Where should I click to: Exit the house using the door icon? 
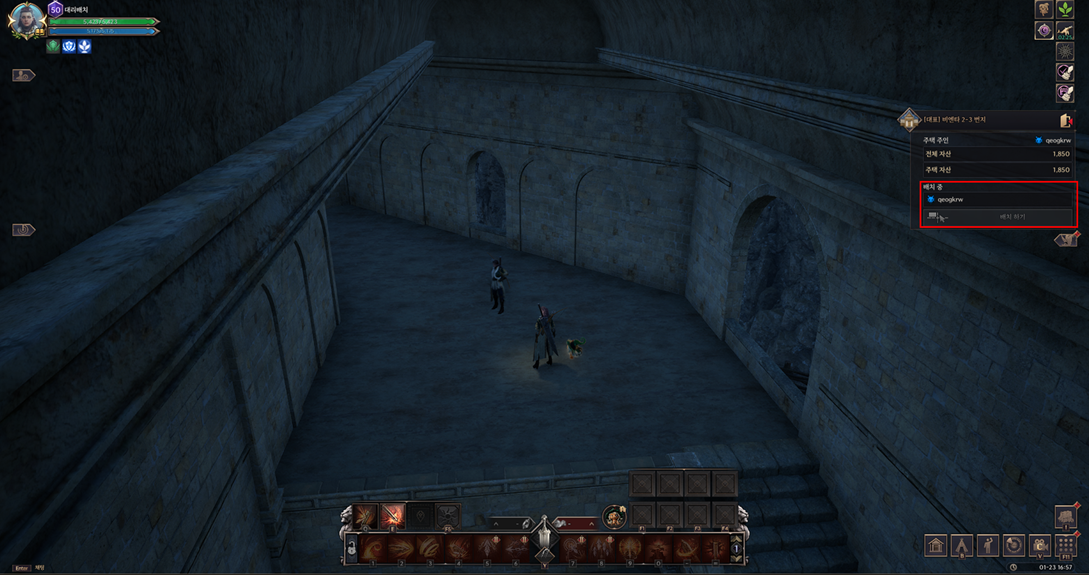tap(1065, 121)
